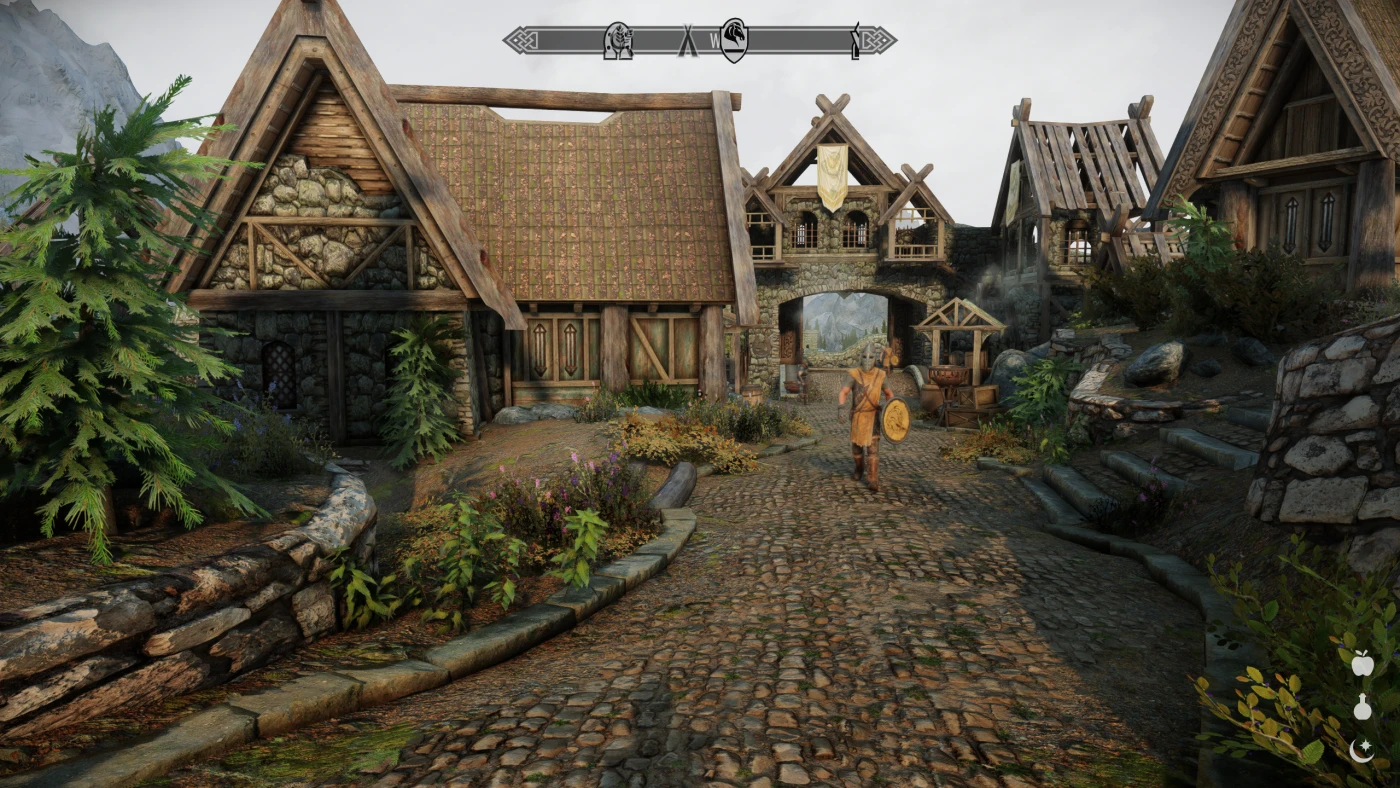Viewport: 1400px width, 788px height.
Task: Click the crescent moon fatigue icon
Action: tap(1361, 748)
